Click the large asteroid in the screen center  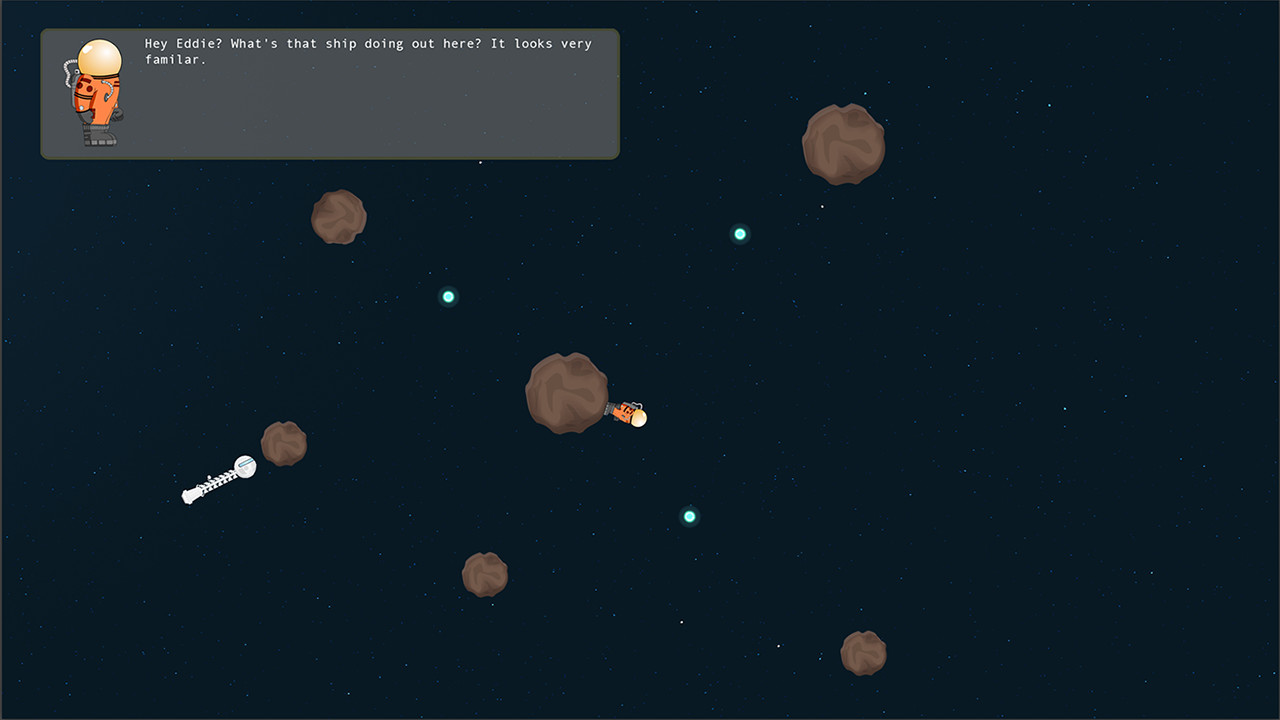570,390
